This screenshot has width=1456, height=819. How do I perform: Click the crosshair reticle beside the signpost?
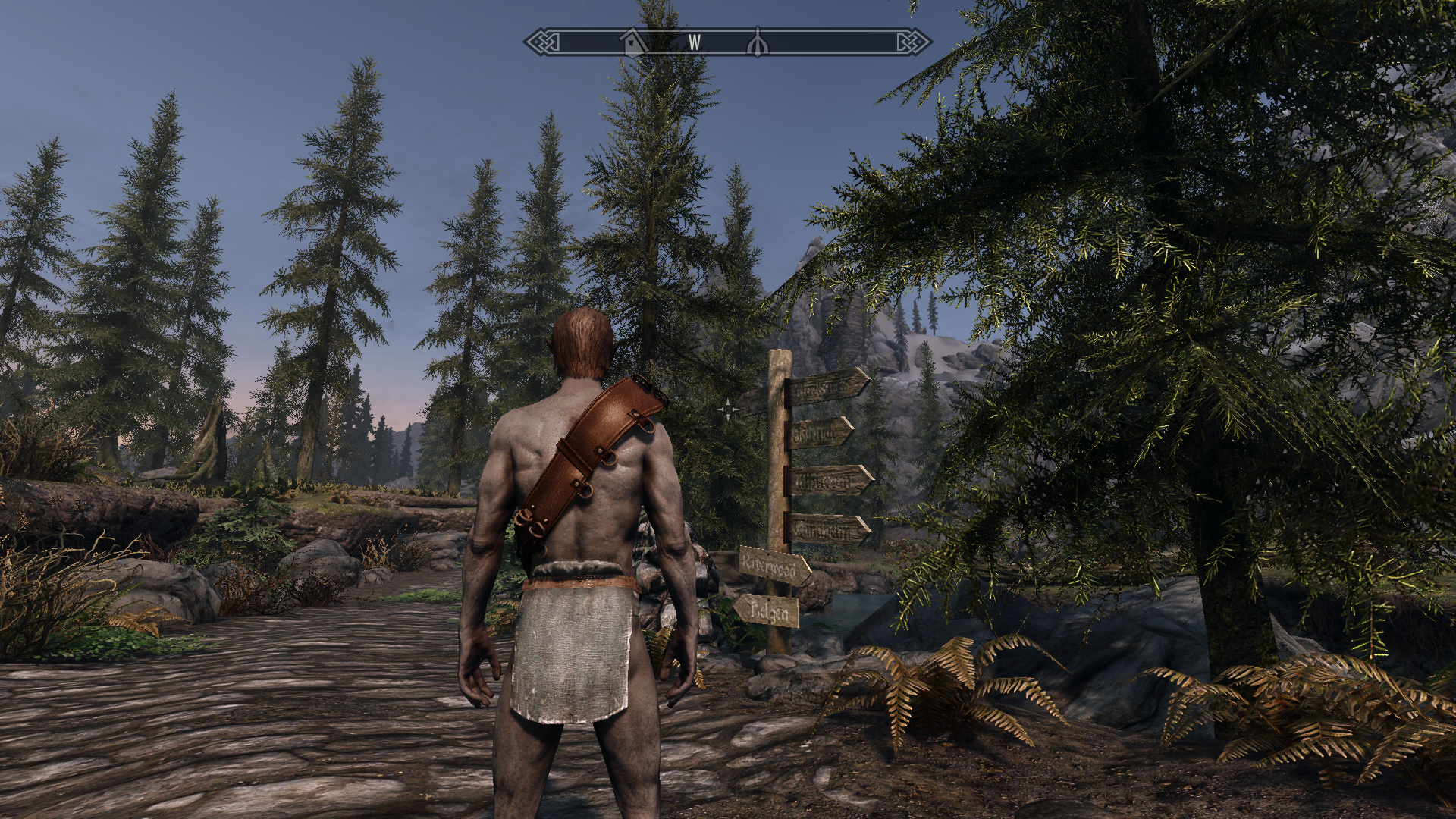pos(730,408)
